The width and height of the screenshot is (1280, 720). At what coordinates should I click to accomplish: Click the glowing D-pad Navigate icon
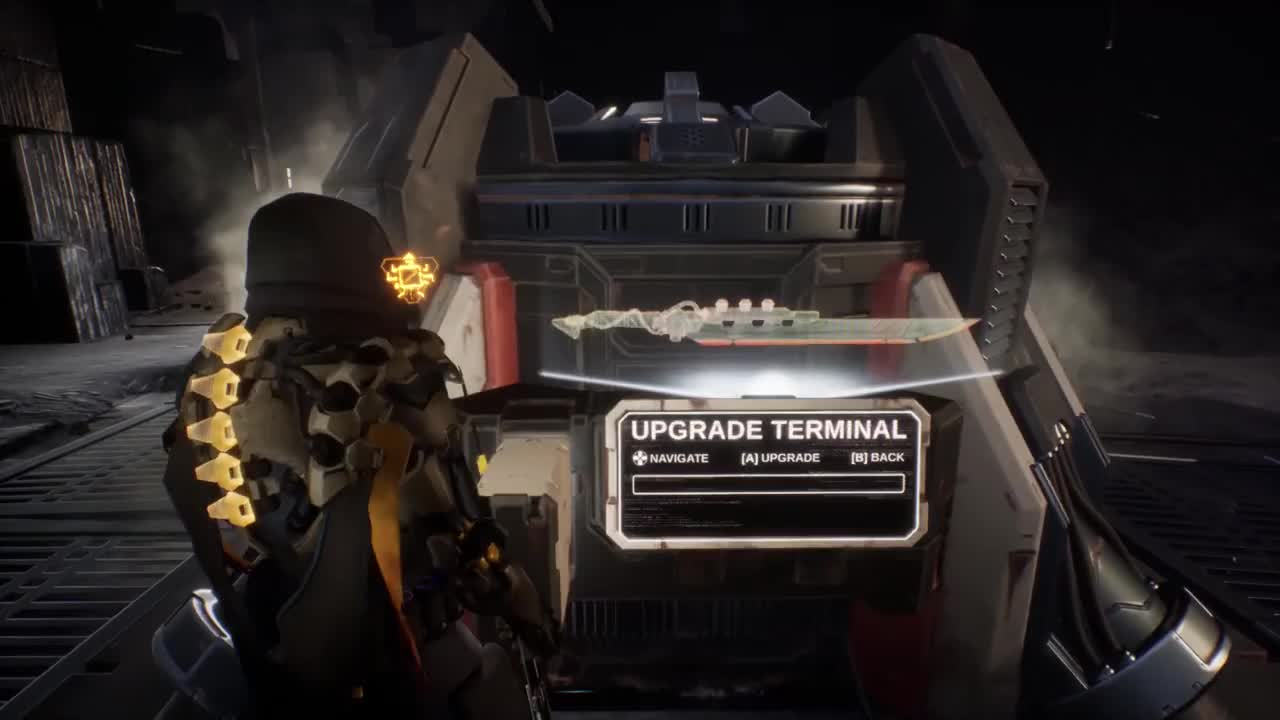(x=640, y=457)
